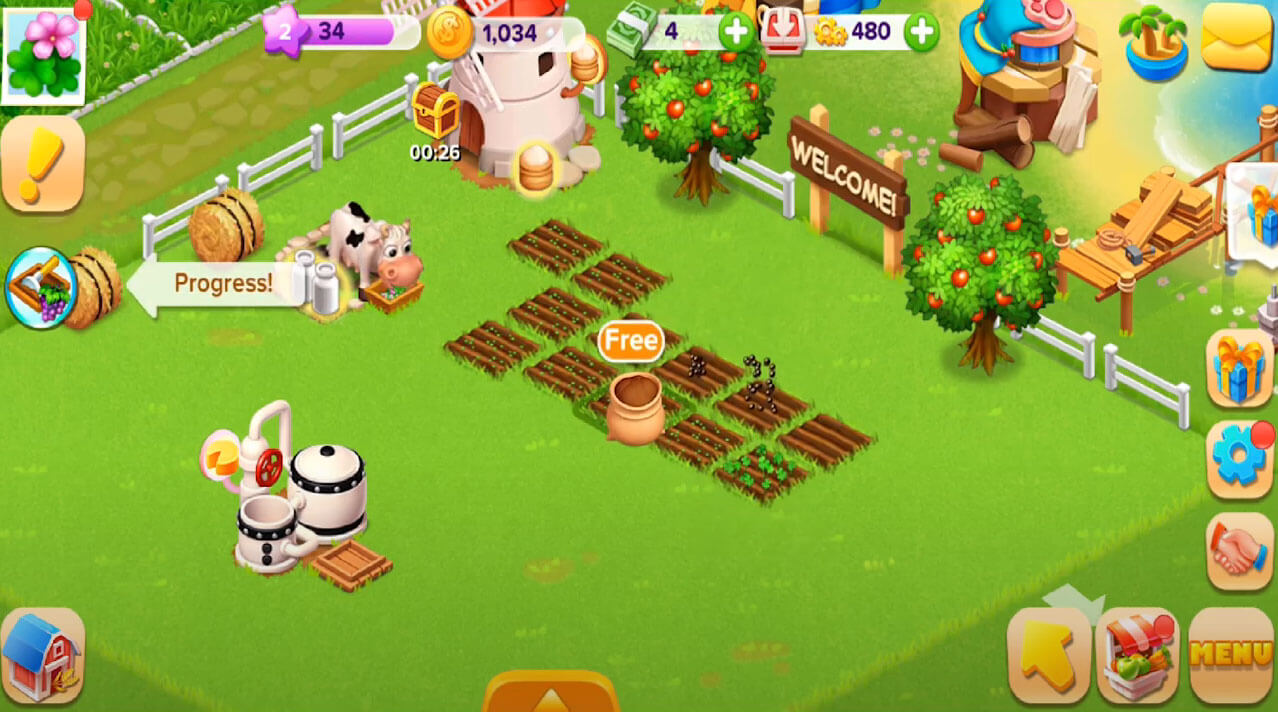Tap the yellow exclamation quest button
The image size is (1278, 712).
(x=42, y=163)
